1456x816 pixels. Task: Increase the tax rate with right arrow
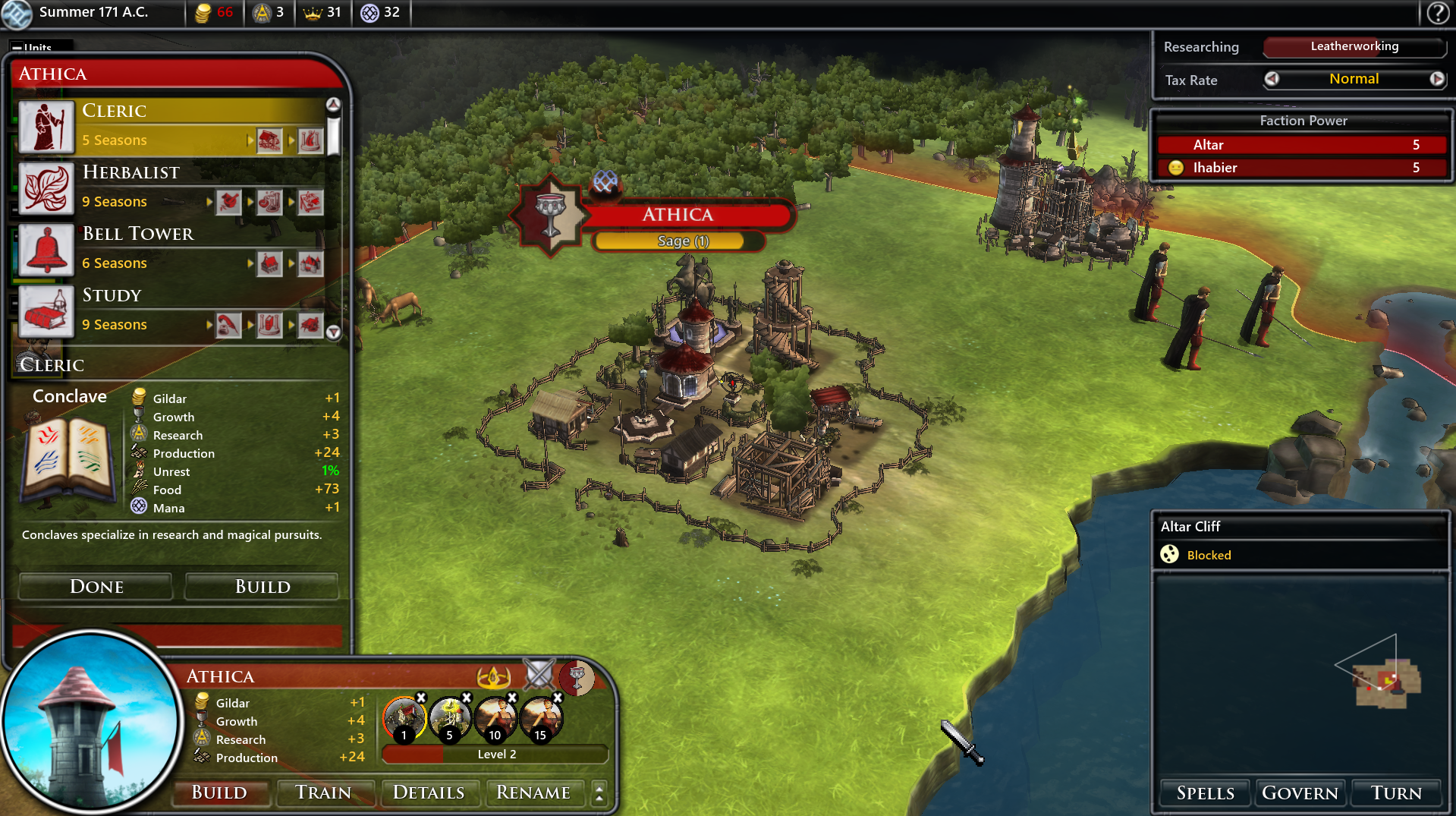(x=1437, y=79)
